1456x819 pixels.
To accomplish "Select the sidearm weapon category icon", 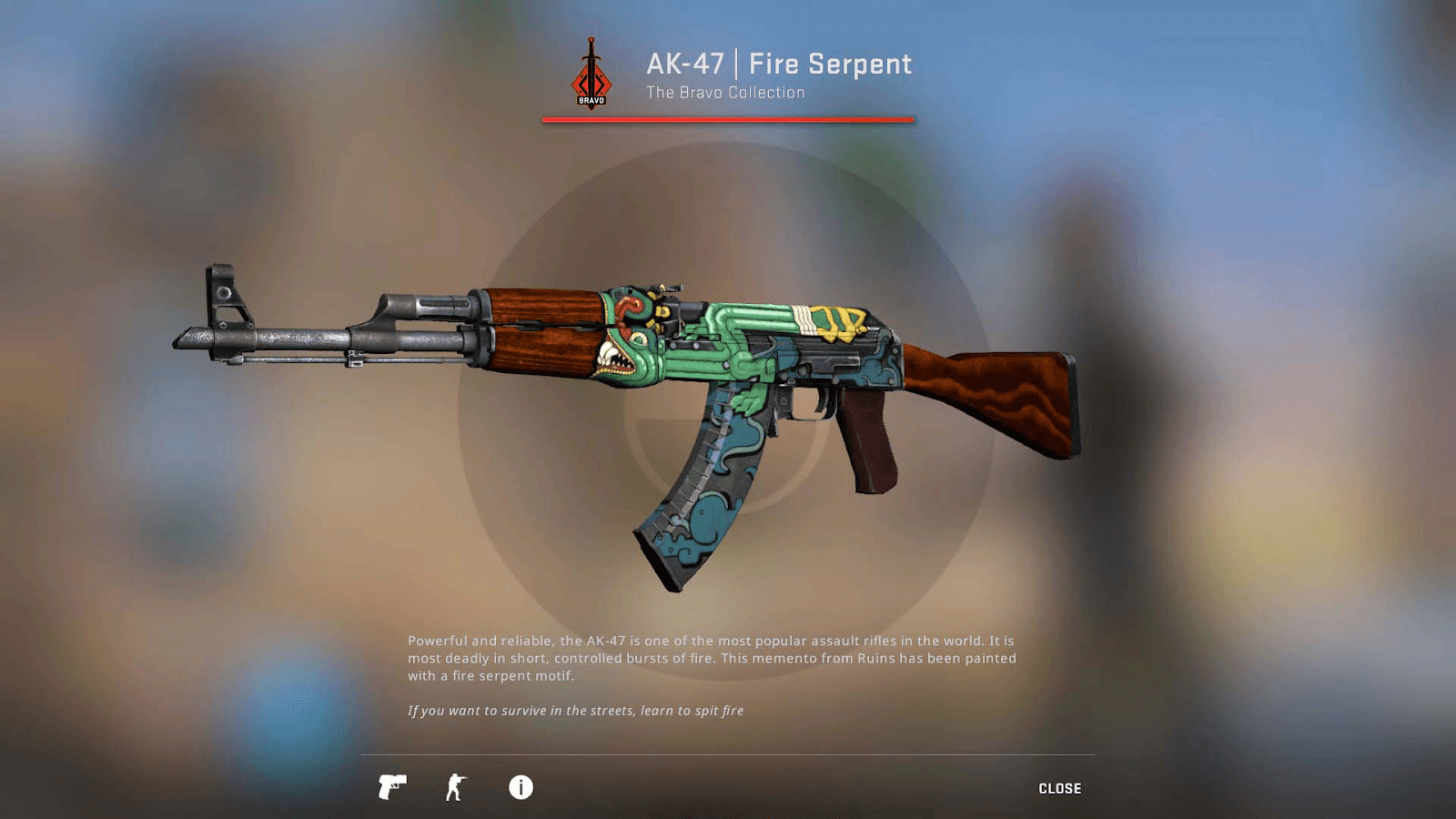I will coord(393,788).
